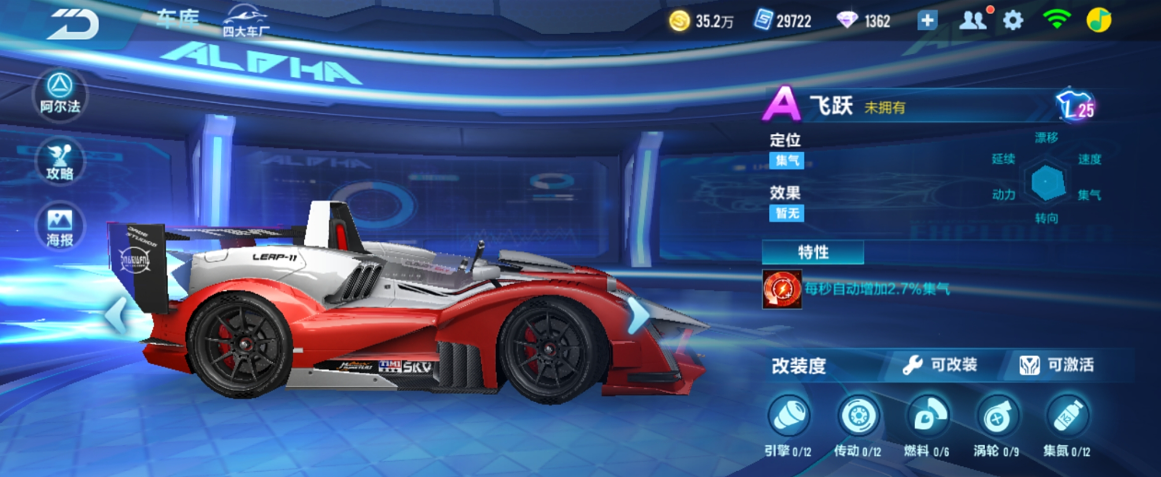
Task: Show the previous car with left arrow
Action: coord(116,315)
